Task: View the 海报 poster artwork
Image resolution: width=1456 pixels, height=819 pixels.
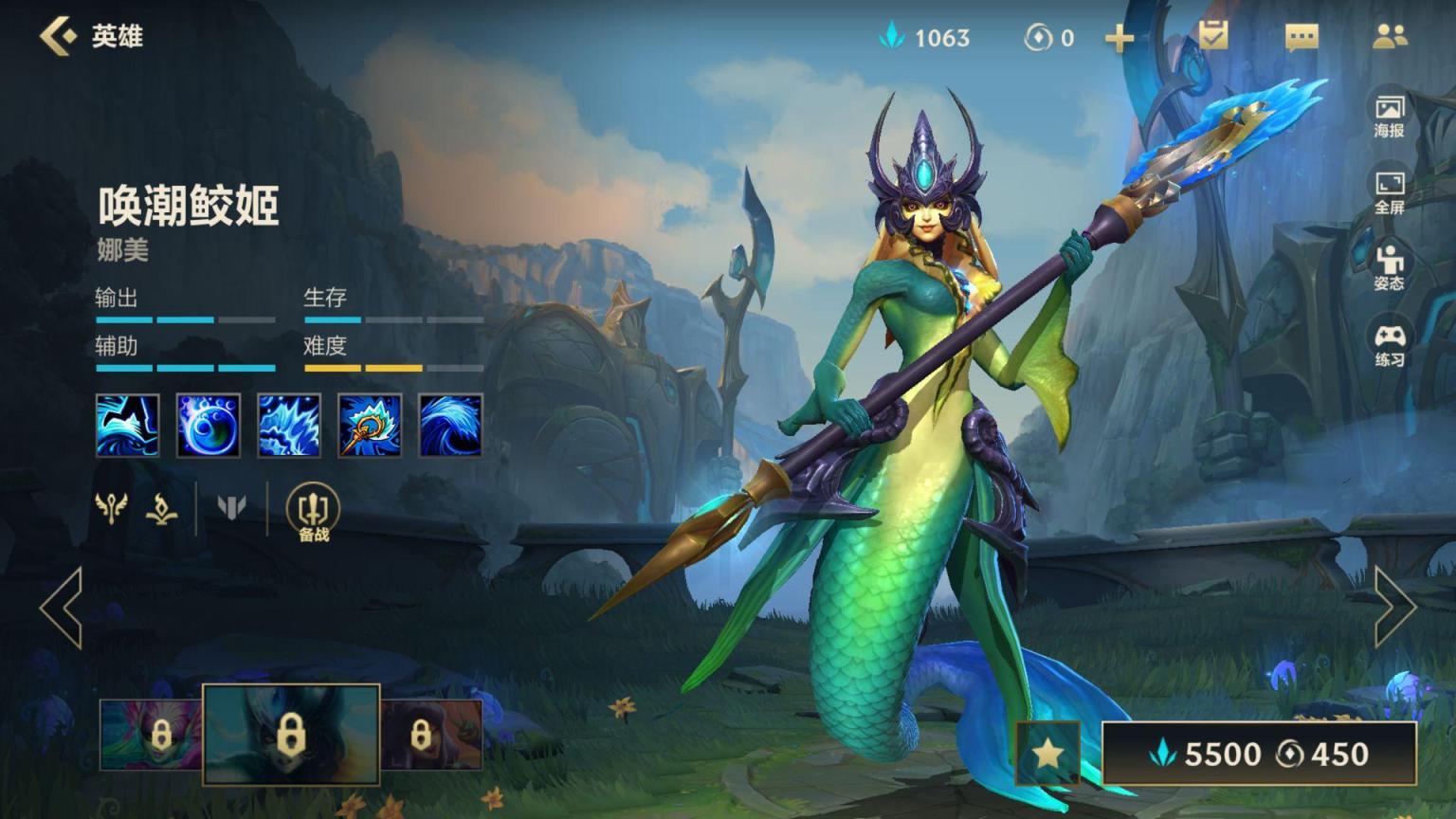Action: pyautogui.click(x=1389, y=117)
